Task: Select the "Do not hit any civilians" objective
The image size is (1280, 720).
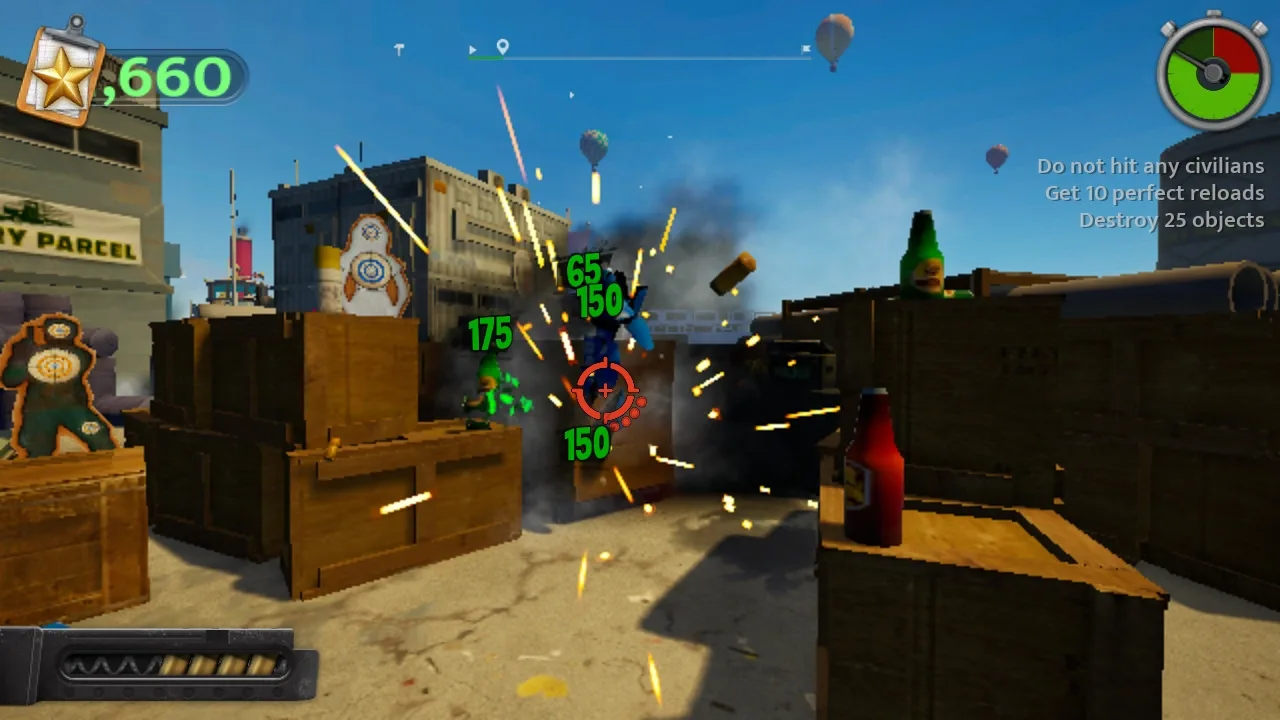Action: pyautogui.click(x=1150, y=166)
